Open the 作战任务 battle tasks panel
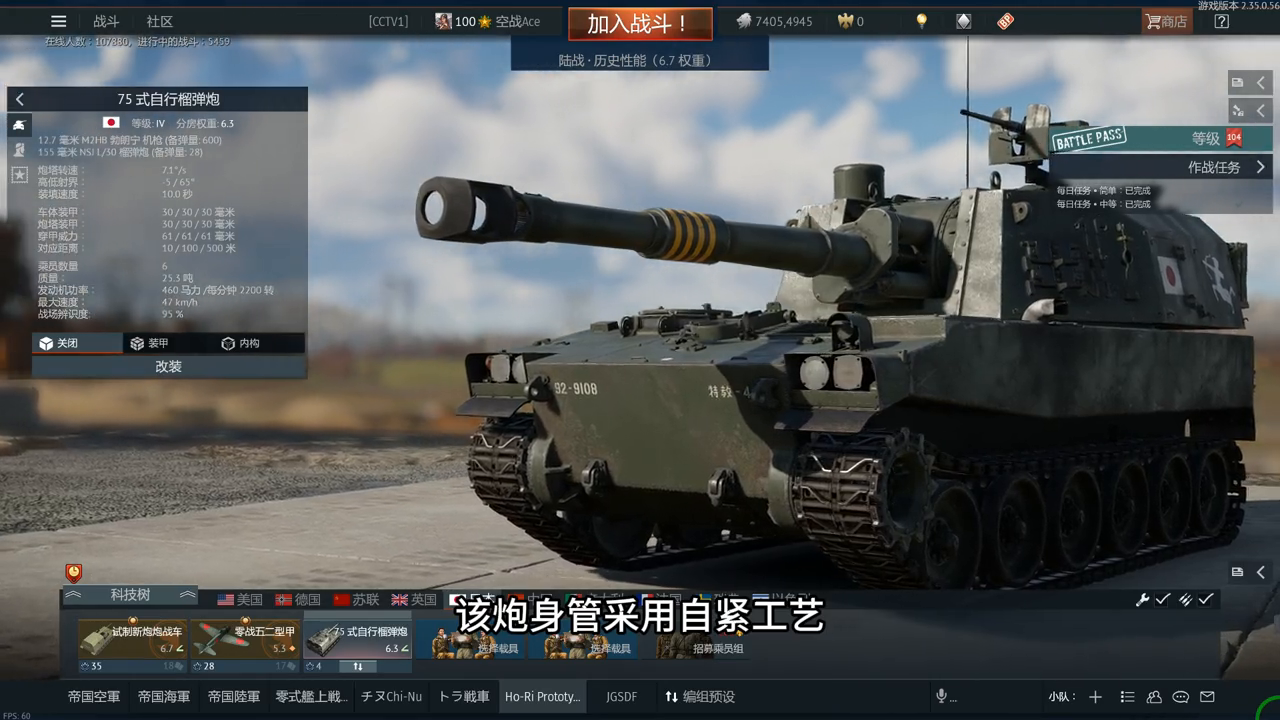Viewport: 1280px width, 720px height. [x=1226, y=167]
